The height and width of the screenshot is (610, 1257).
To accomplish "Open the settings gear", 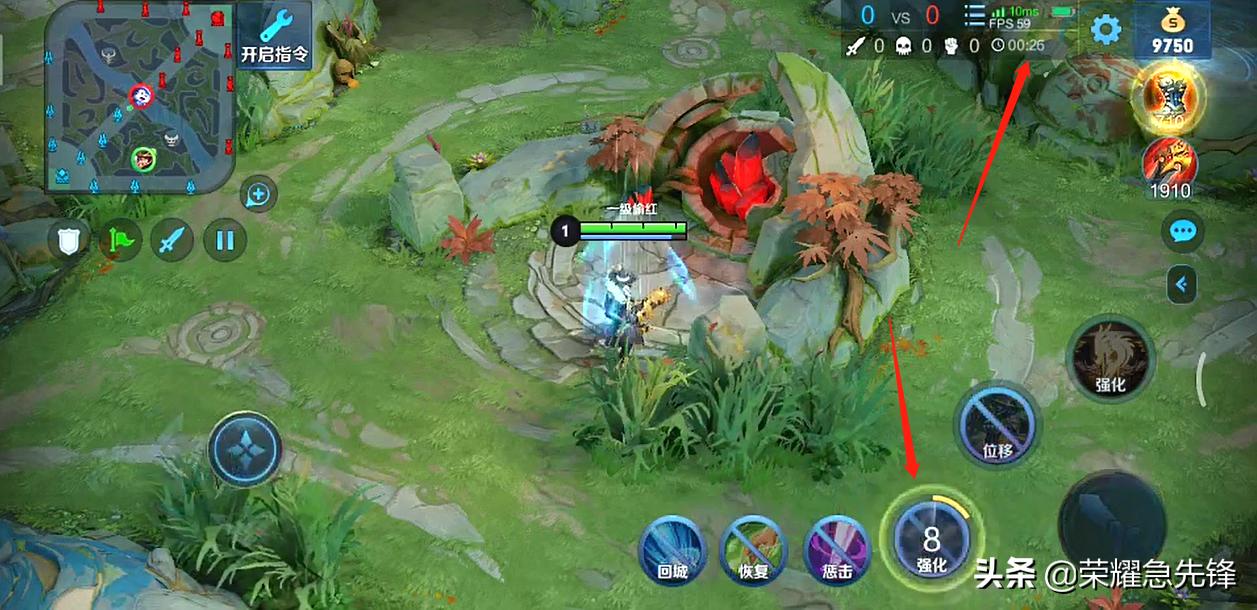I will point(1105,30).
